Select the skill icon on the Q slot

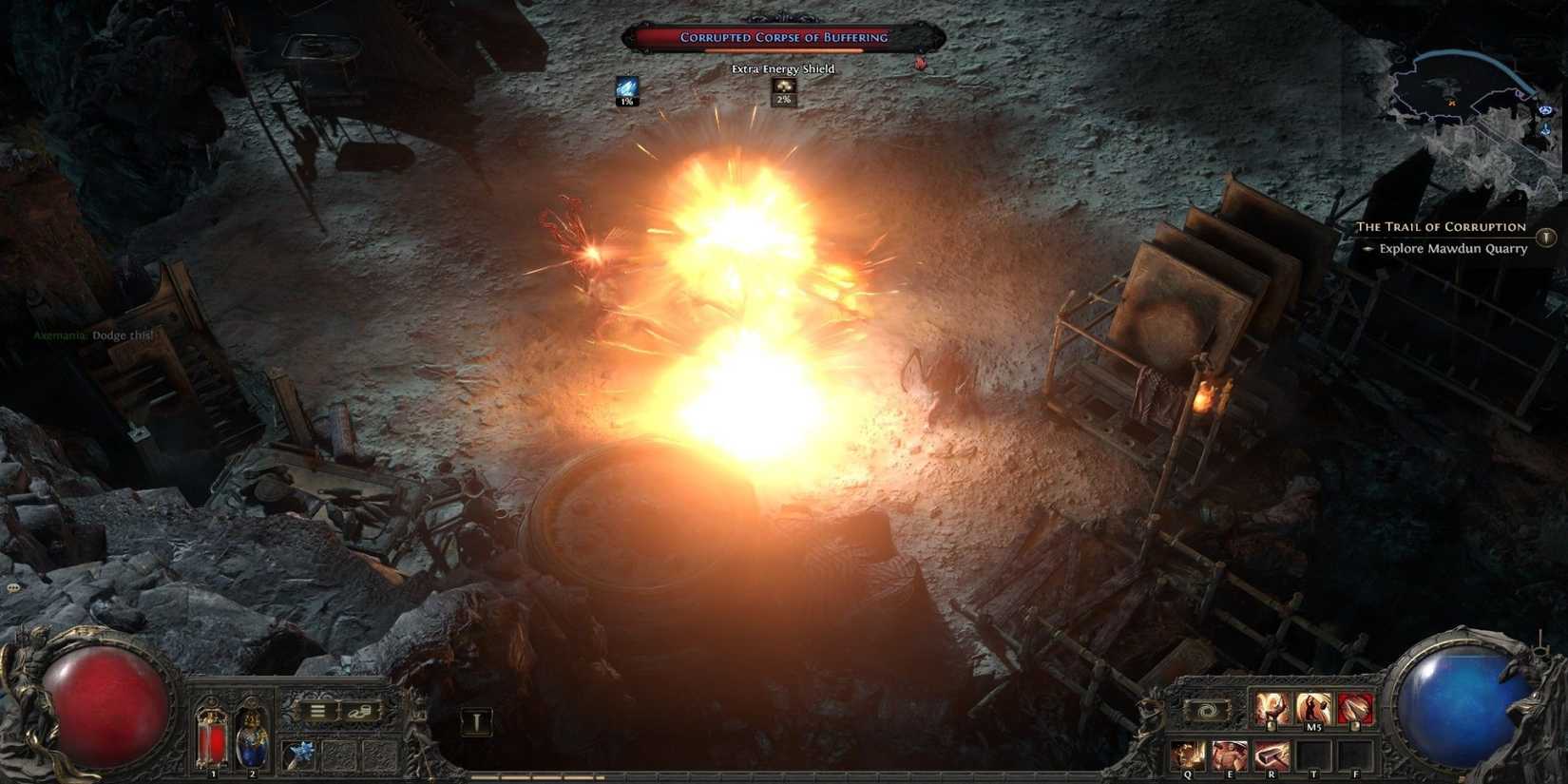(x=1186, y=753)
